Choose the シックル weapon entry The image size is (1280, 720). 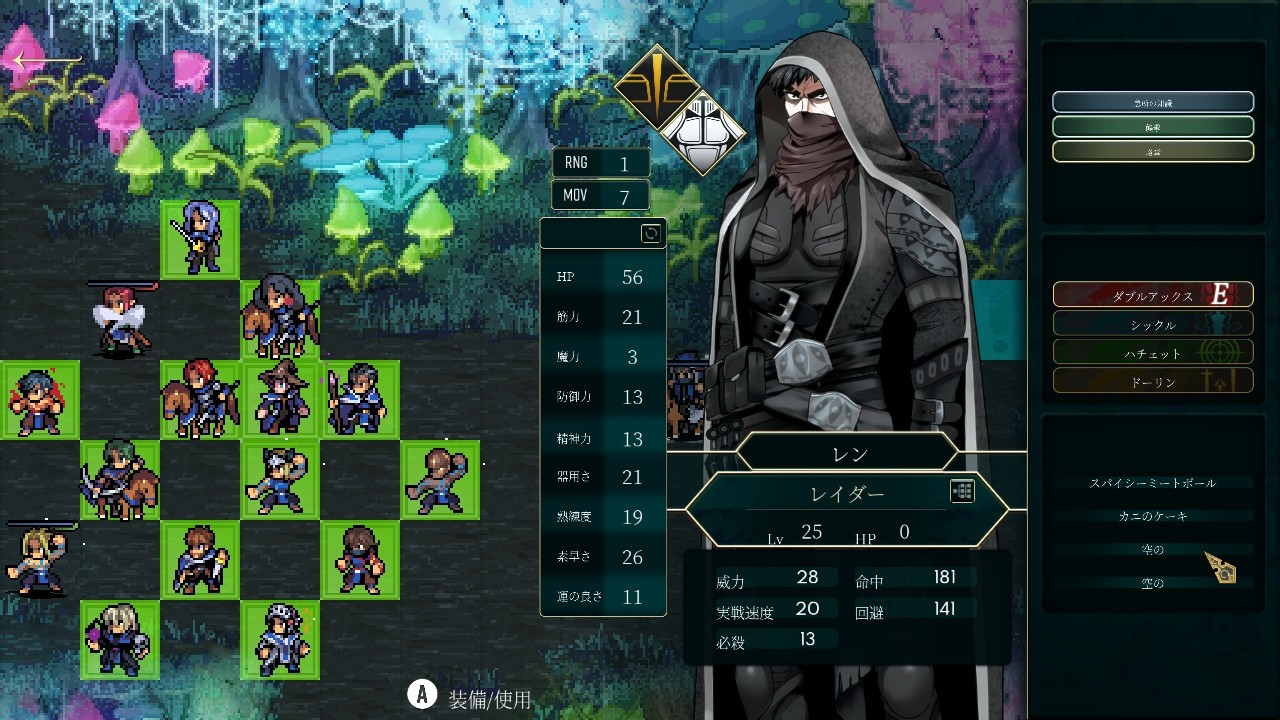(1152, 324)
